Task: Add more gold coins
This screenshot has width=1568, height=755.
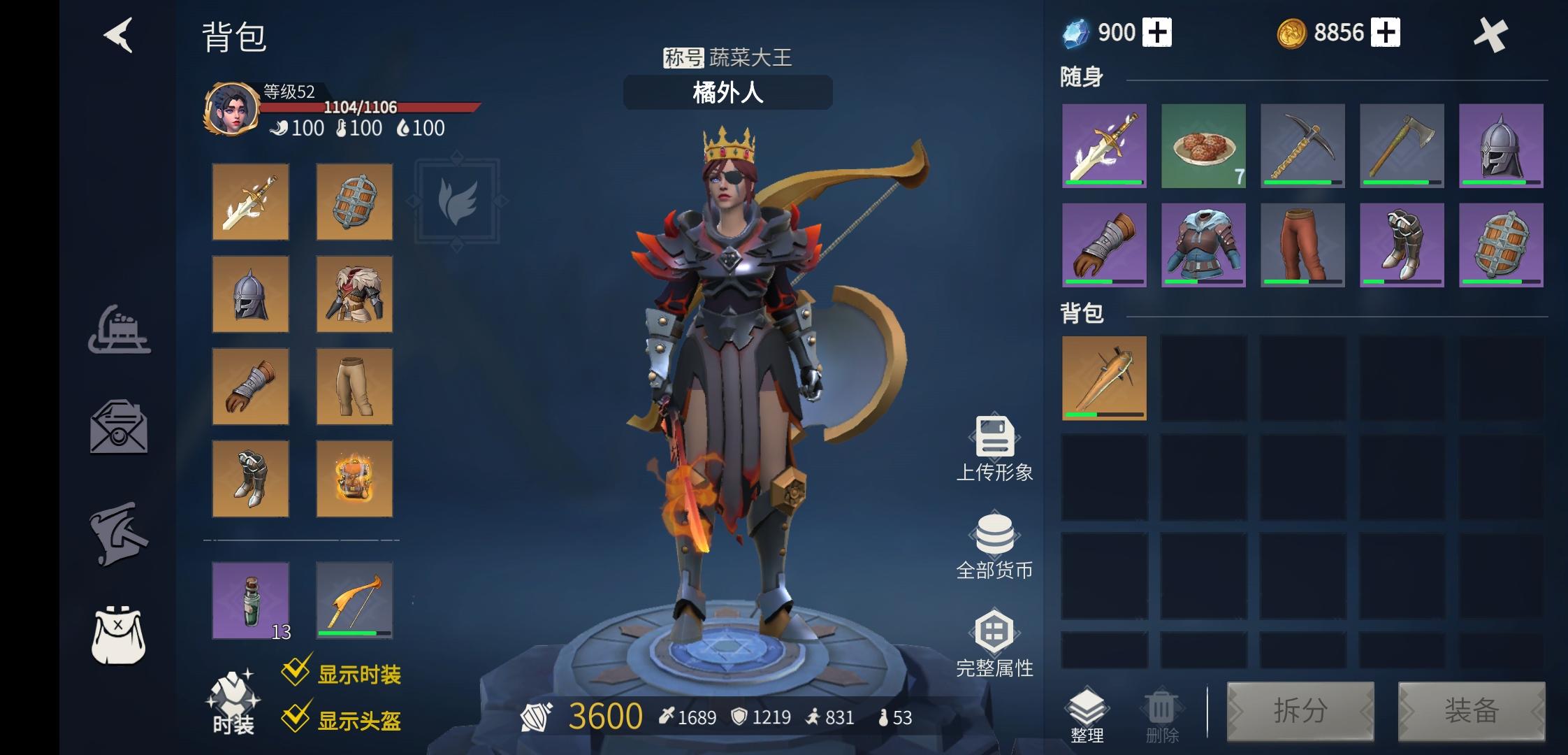Action: point(1385,33)
